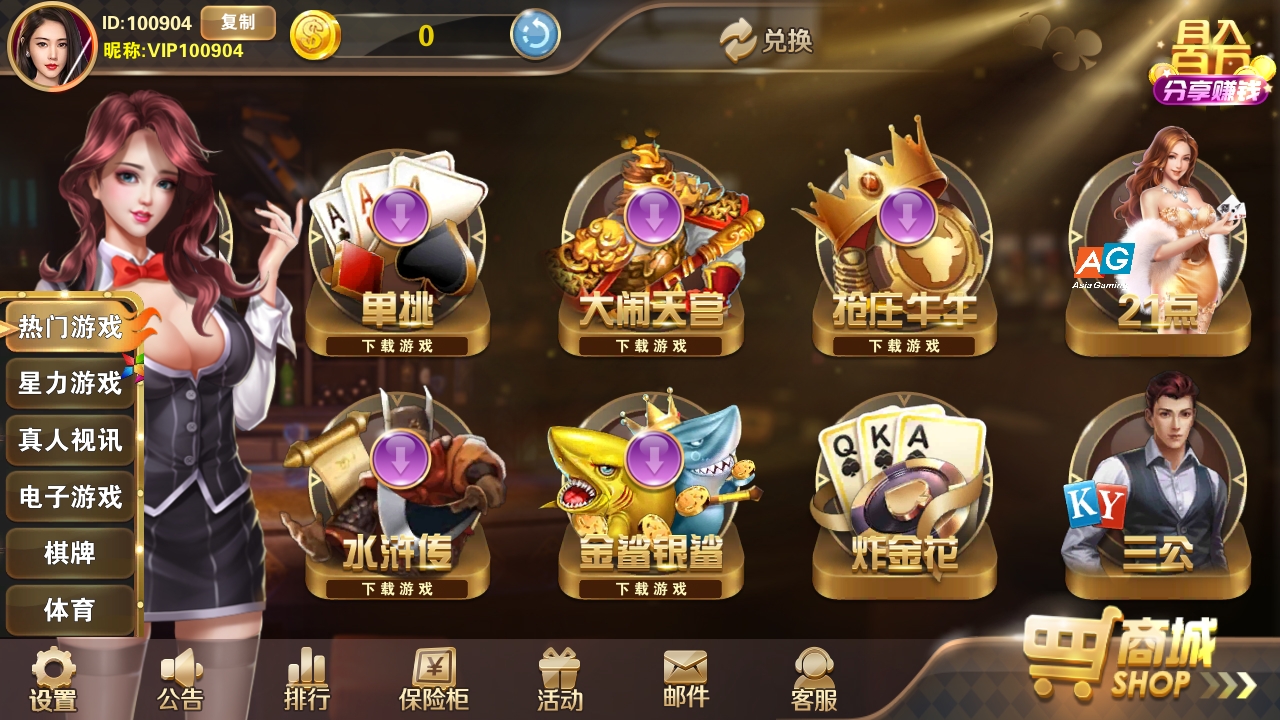Contact 客服 customer service

[x=813, y=681]
